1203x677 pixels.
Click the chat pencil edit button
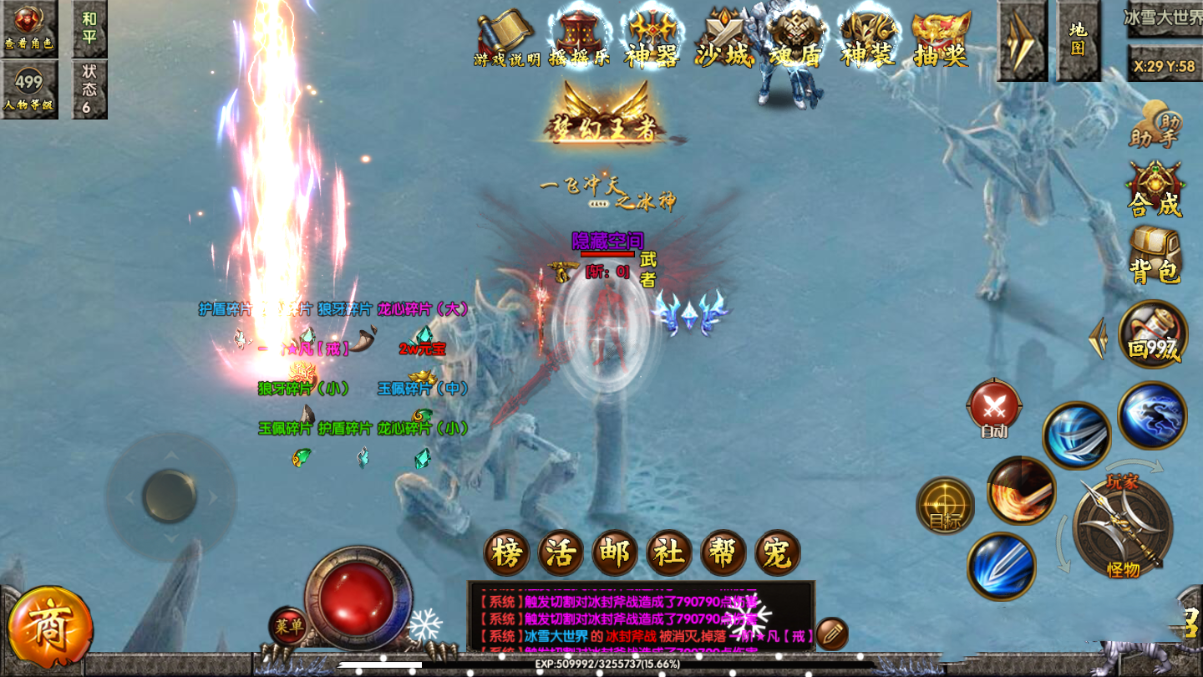pyautogui.click(x=831, y=633)
